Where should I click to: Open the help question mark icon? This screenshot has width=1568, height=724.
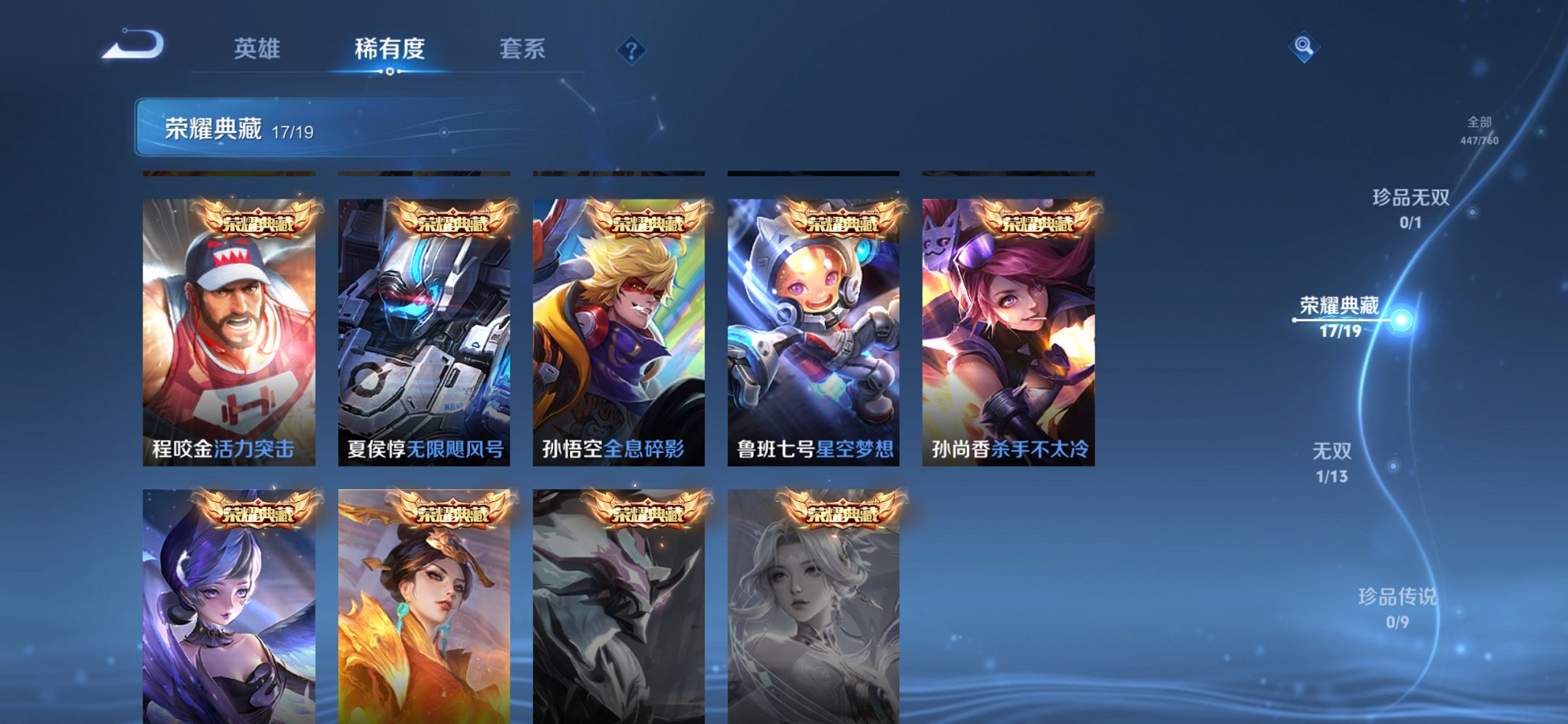631,50
